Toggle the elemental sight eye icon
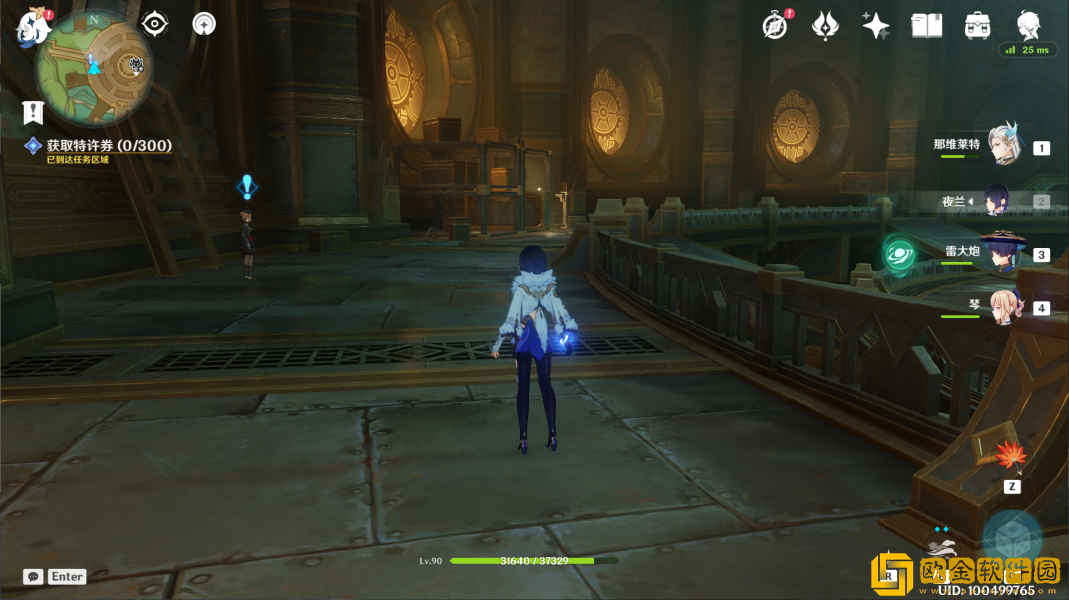 pyautogui.click(x=155, y=24)
